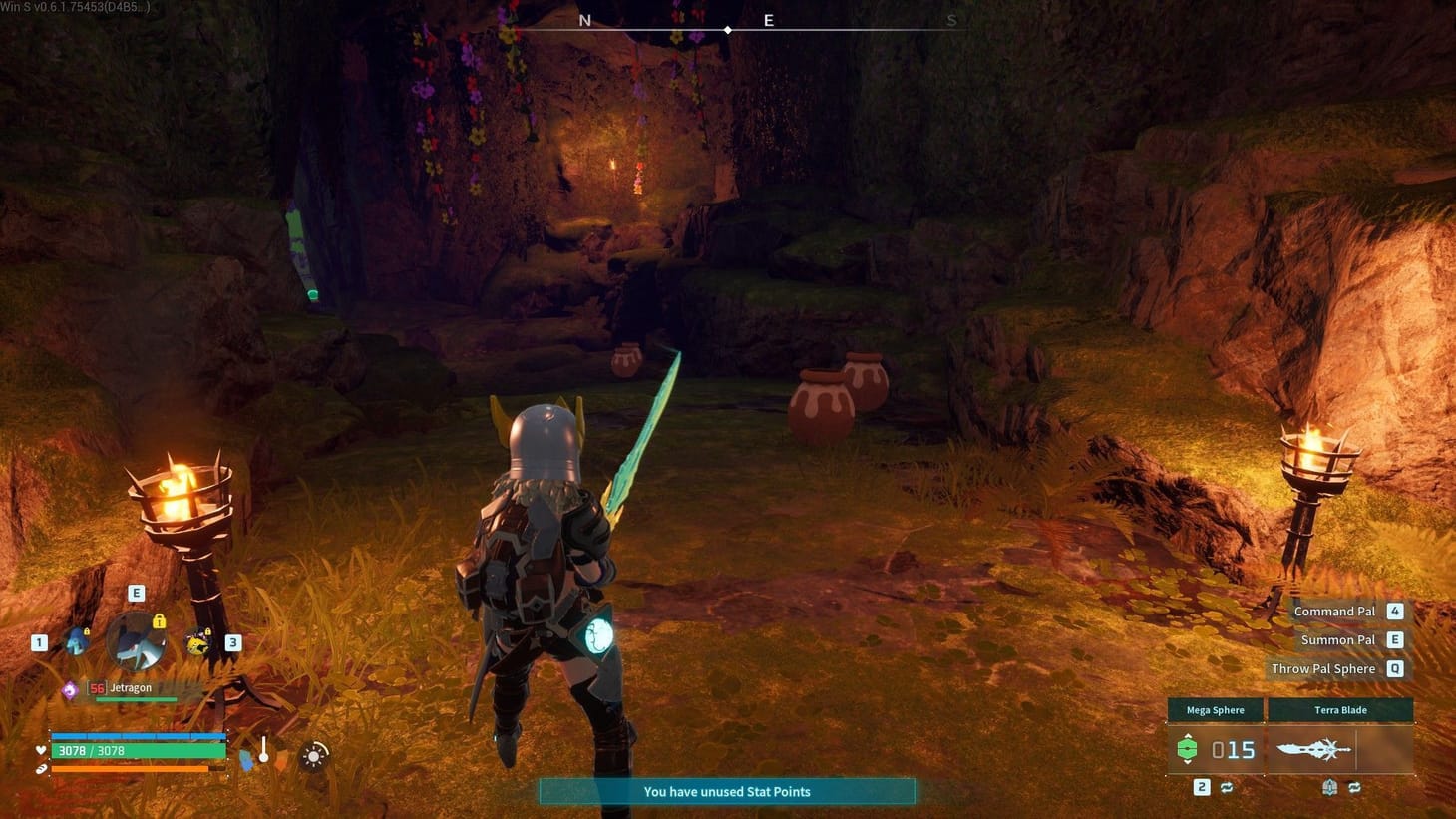Select the Mega Sphere green sphere icon
Screen dimensions: 1456x819
[x=1187, y=748]
